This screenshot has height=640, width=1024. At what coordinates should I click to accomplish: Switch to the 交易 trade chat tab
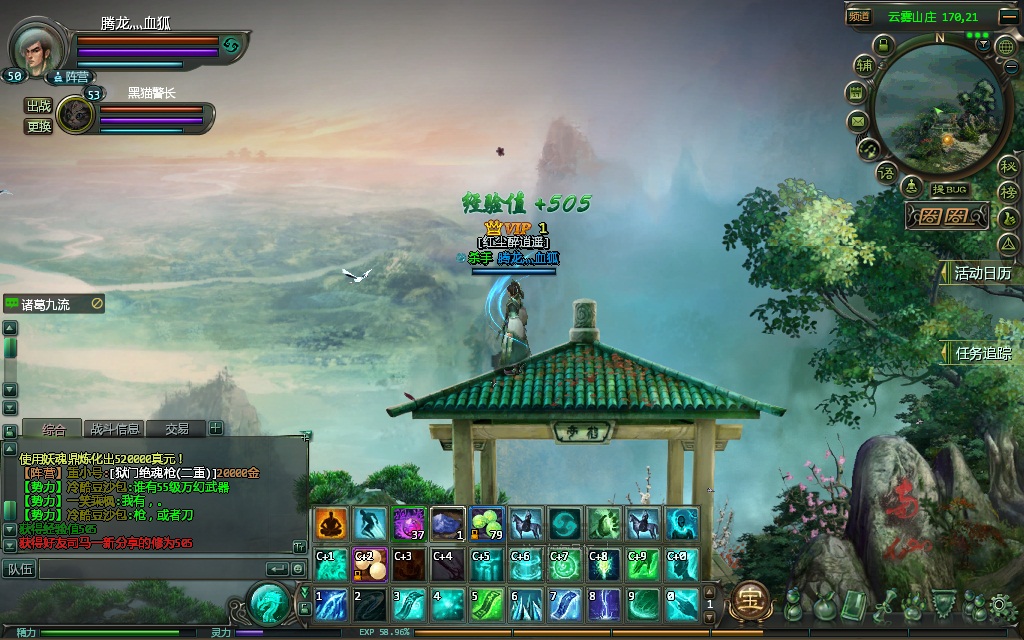tap(176, 429)
